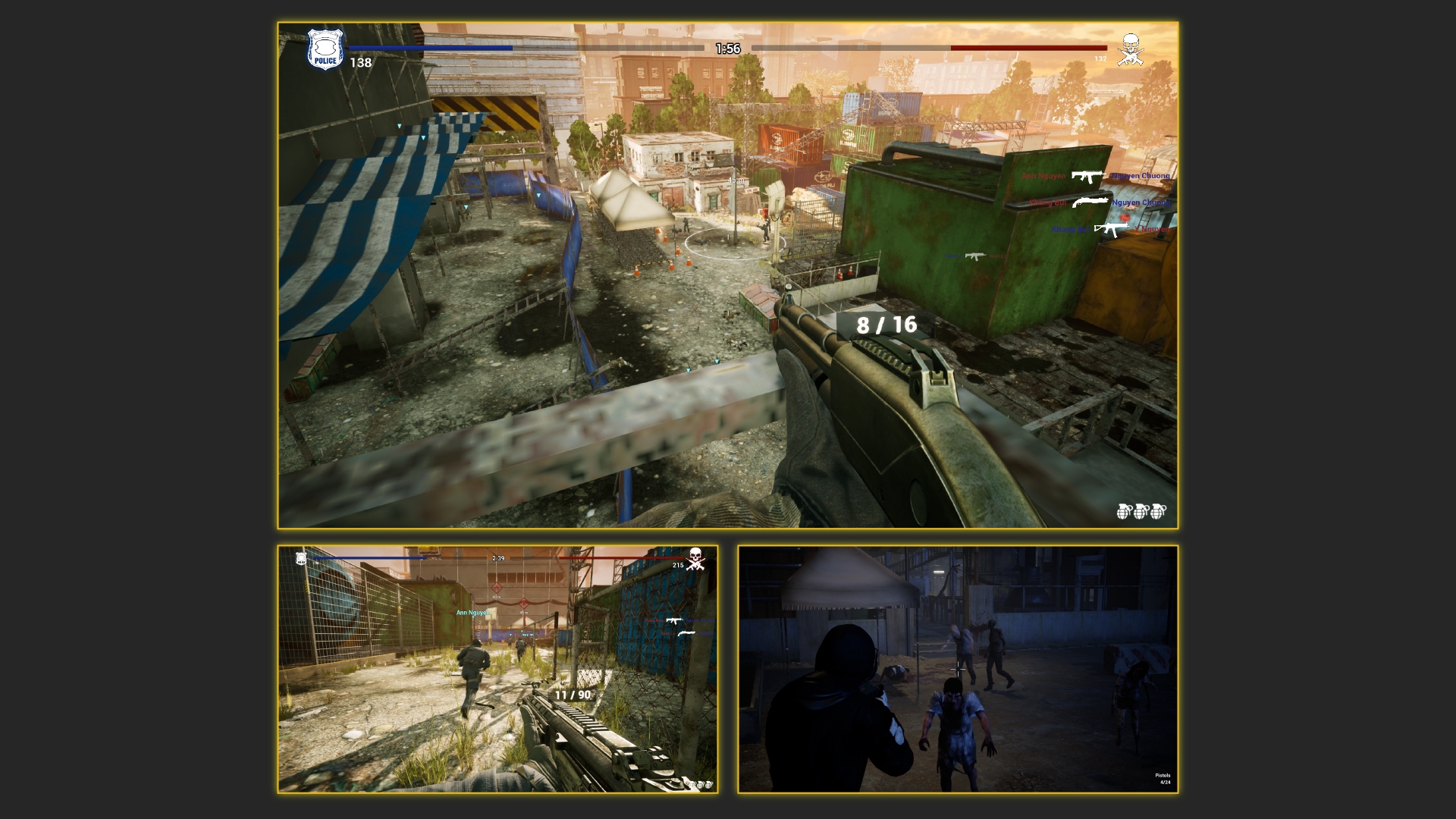Click the grenade icons in the large screenshot
Image resolution: width=1456 pixels, height=819 pixels.
[x=1141, y=512]
